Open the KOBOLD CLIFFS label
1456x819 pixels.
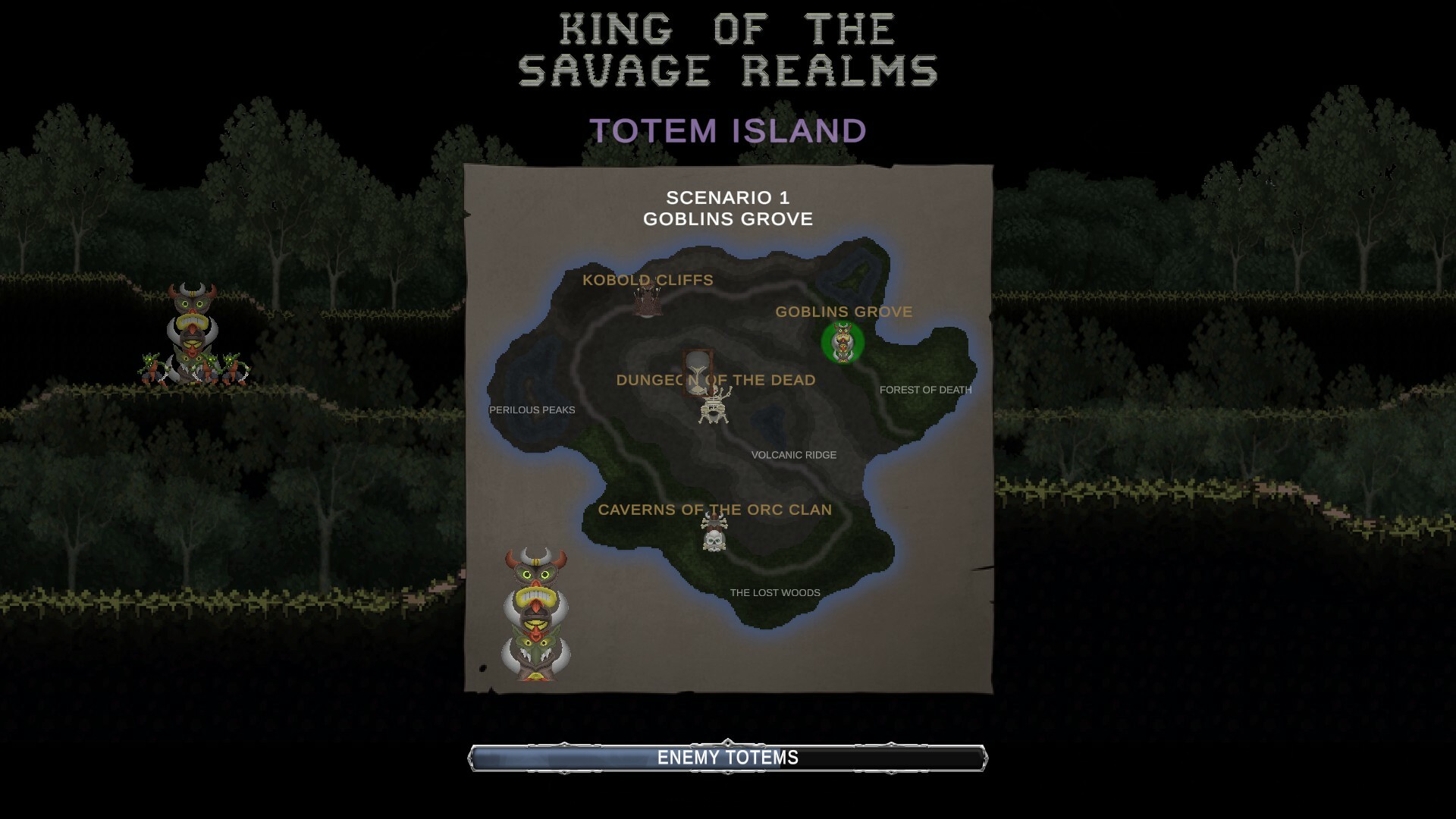(x=647, y=280)
